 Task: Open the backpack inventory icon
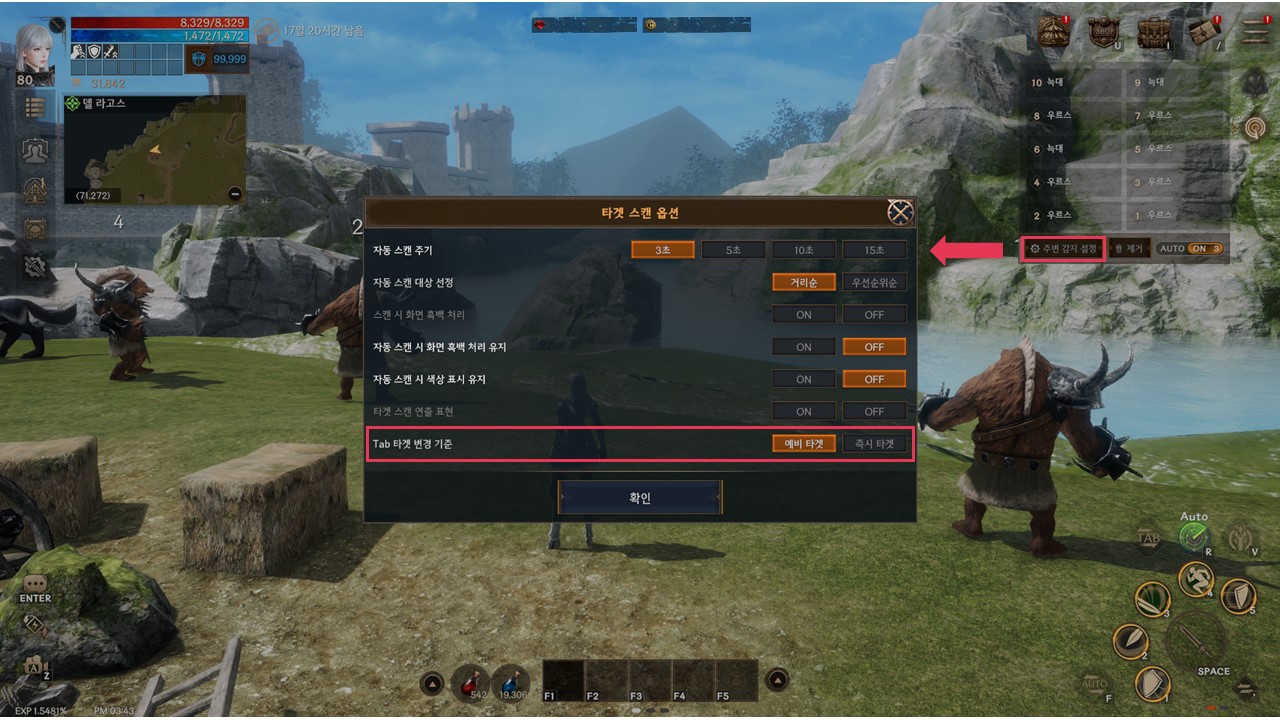[1154, 33]
